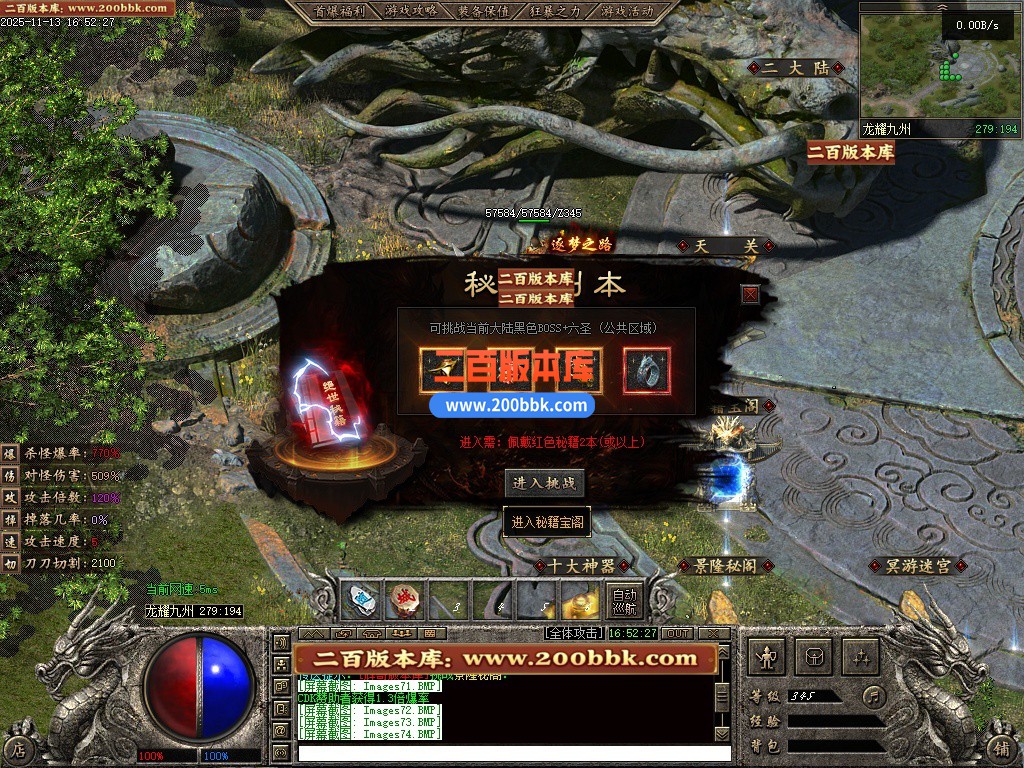
Task: Open the 狂暴之力 menu
Action: (556, 11)
